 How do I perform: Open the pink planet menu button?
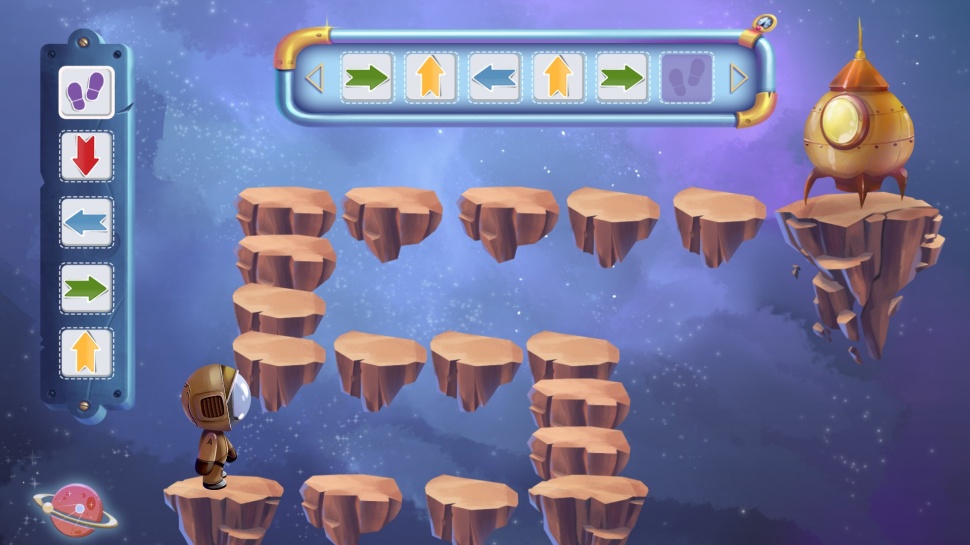(73, 509)
